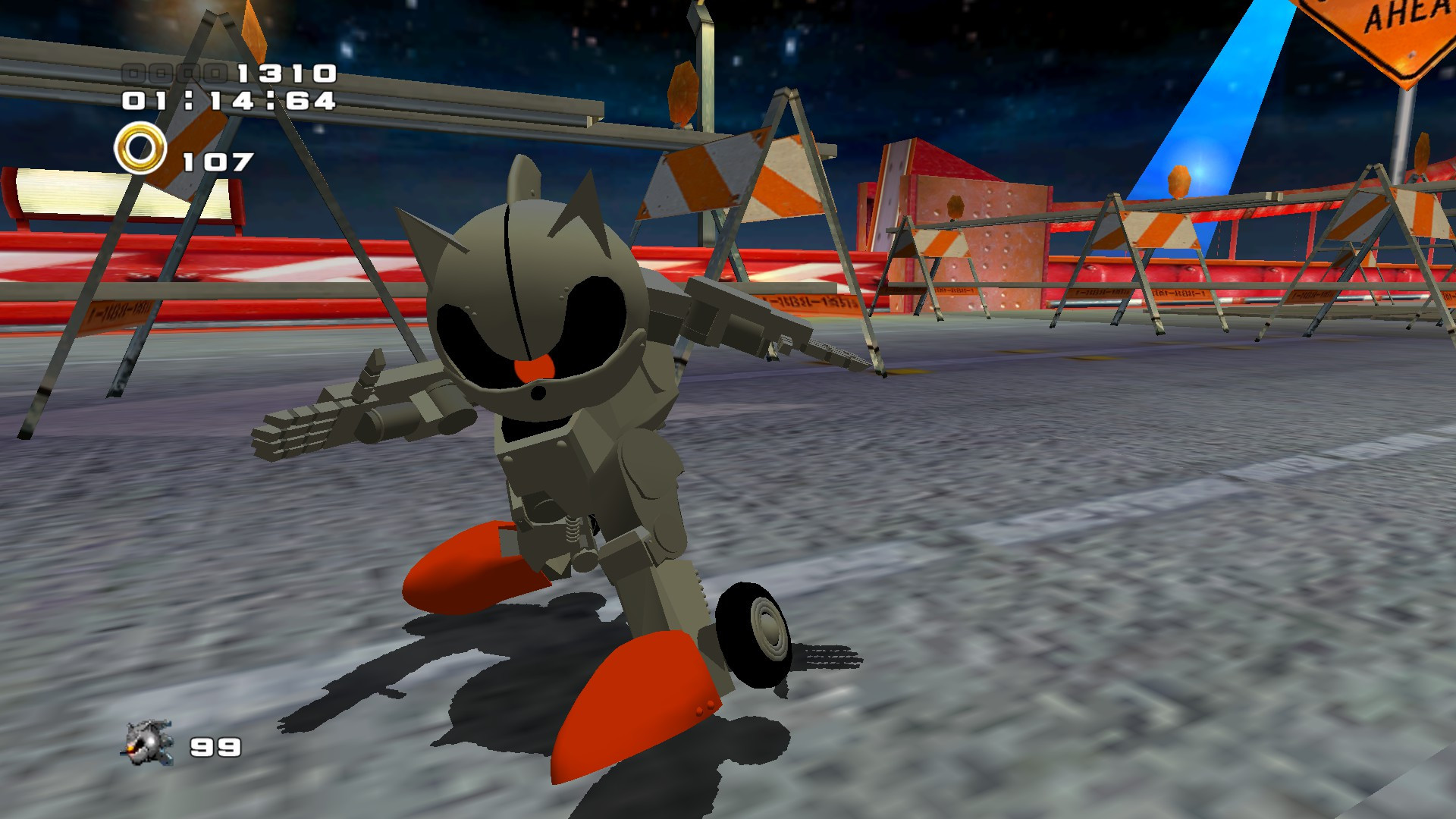
Task: Expand the score display showing 1310
Action: coord(288,74)
